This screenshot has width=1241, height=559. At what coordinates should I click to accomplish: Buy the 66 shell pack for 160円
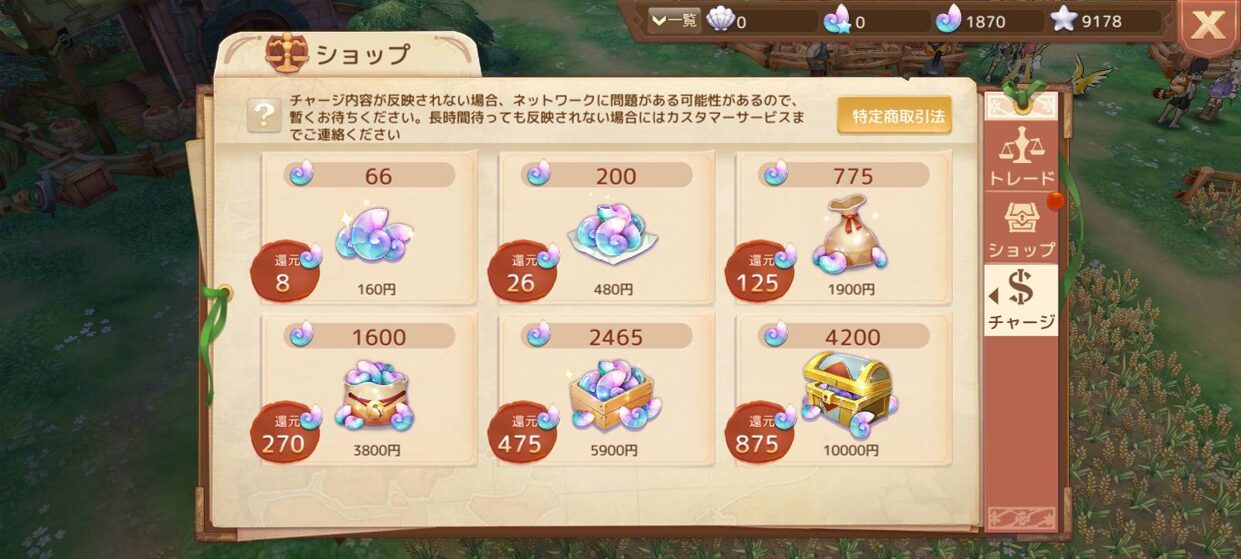tap(370, 230)
